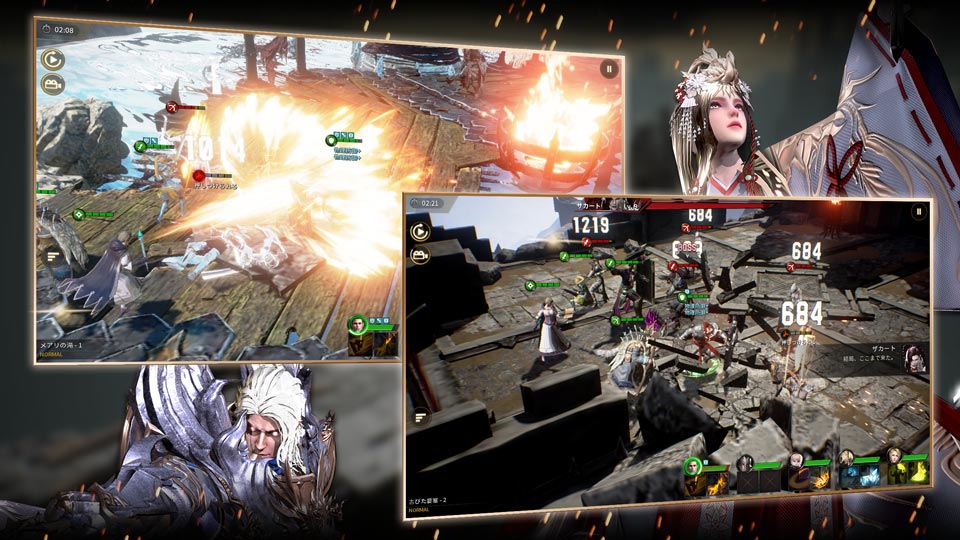Open the list menu in the snowy battle
Viewport: 960px width, 540px height.
52,257
